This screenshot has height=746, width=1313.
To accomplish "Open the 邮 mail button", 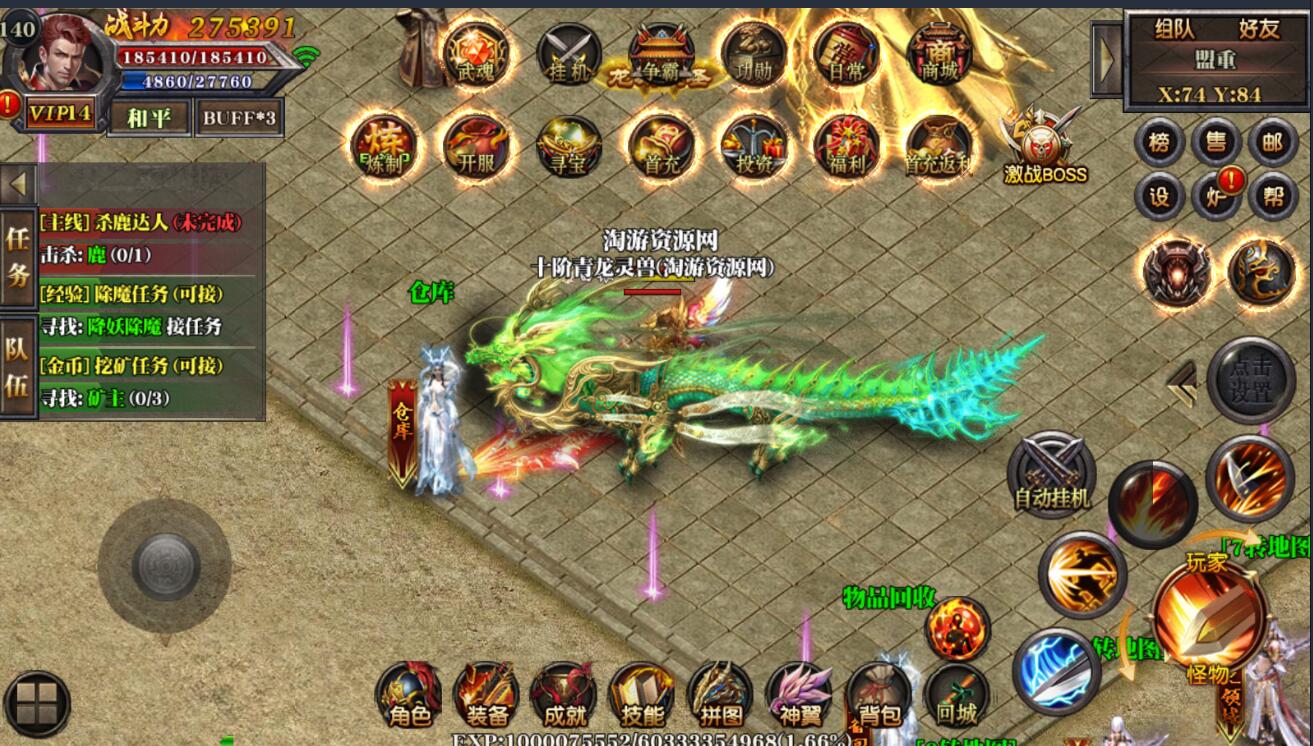I will pos(1272,143).
